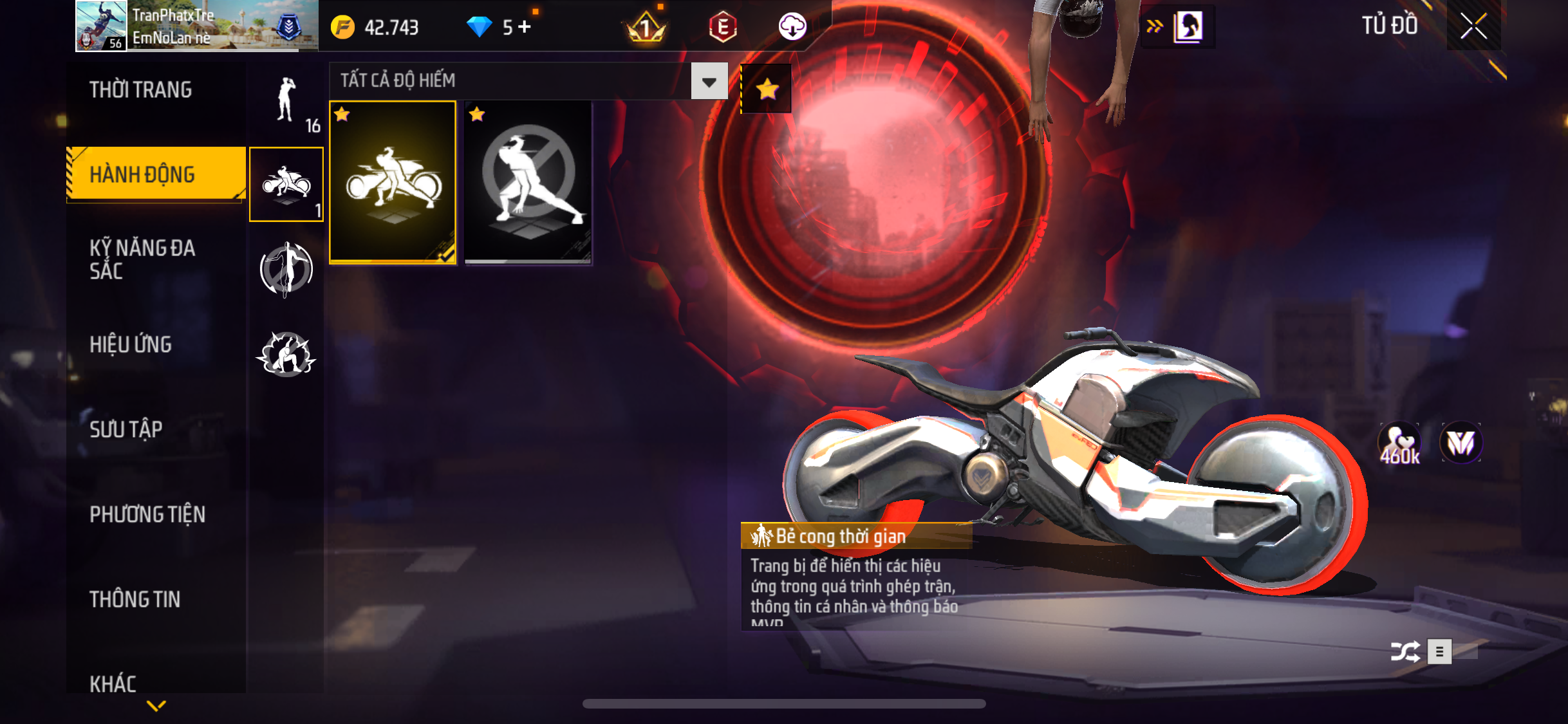Click the shuffle arrows icon
Image resolution: width=1568 pixels, height=724 pixels.
[1405, 651]
